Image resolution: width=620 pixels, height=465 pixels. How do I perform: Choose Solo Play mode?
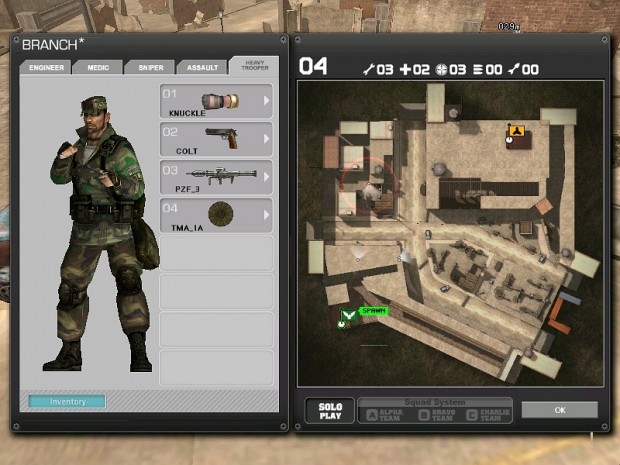coord(330,411)
